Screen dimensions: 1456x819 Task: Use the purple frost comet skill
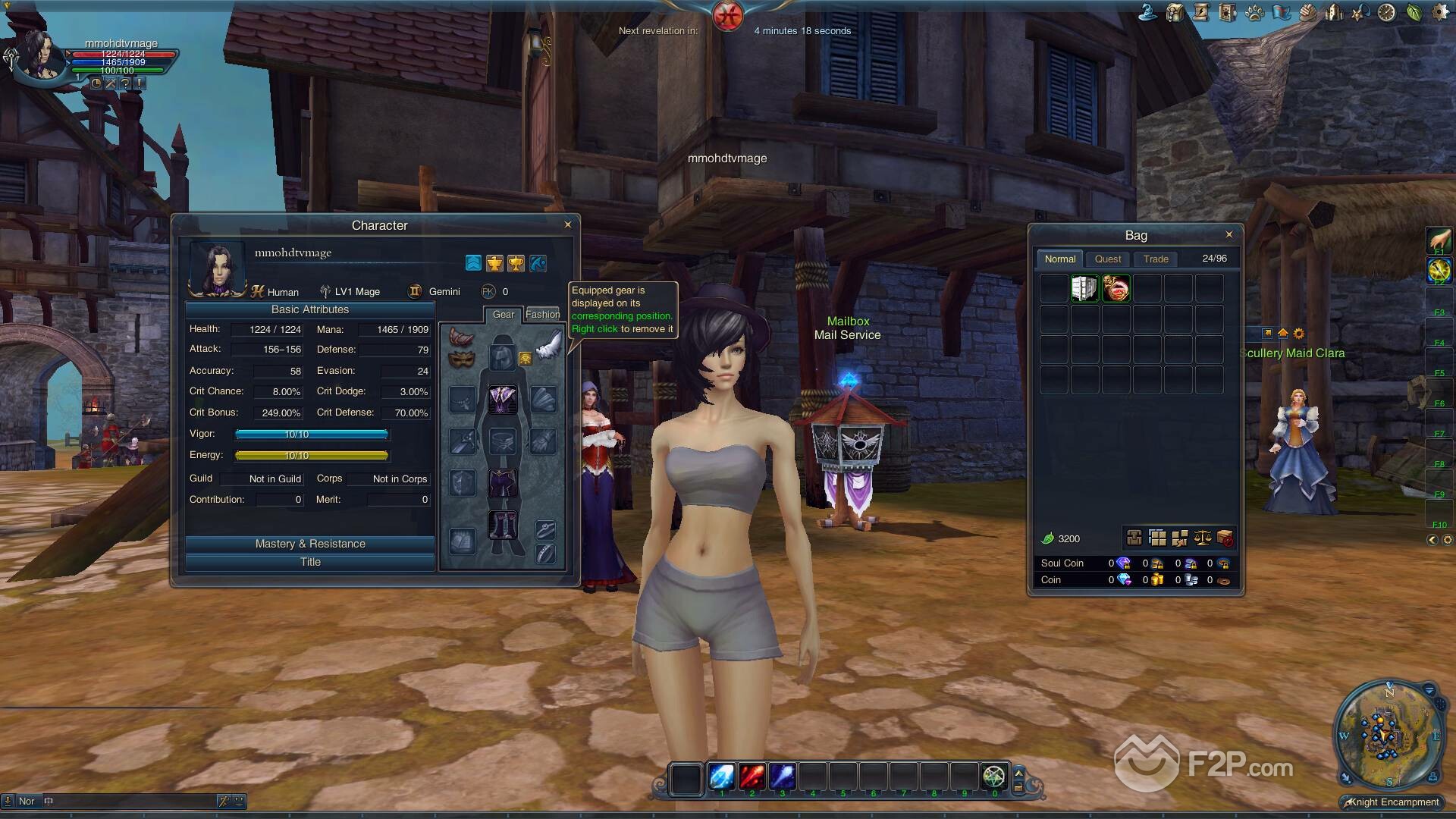tap(782, 777)
